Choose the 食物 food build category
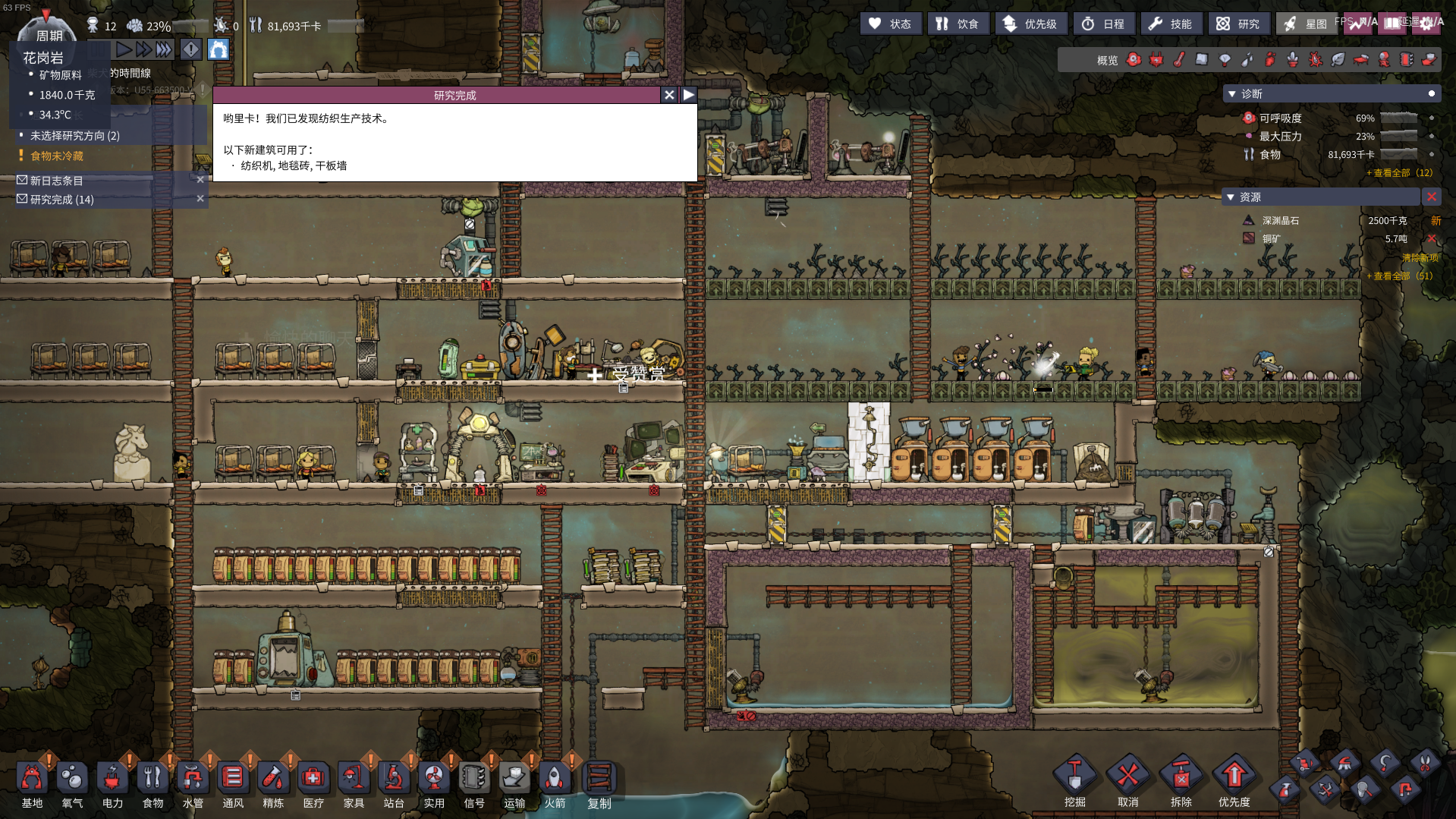 (x=153, y=783)
